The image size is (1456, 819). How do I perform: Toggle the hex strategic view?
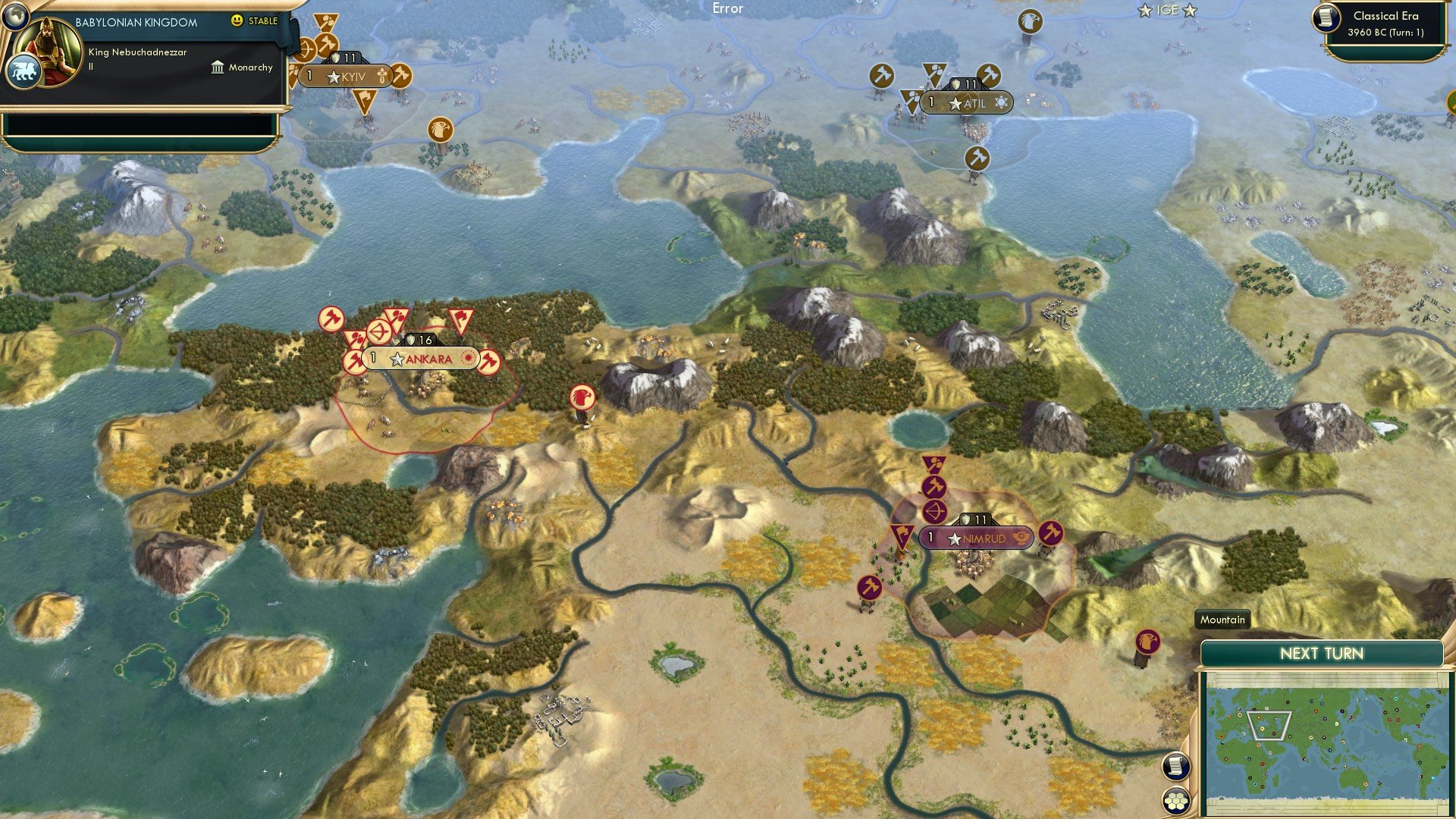click(x=1175, y=800)
